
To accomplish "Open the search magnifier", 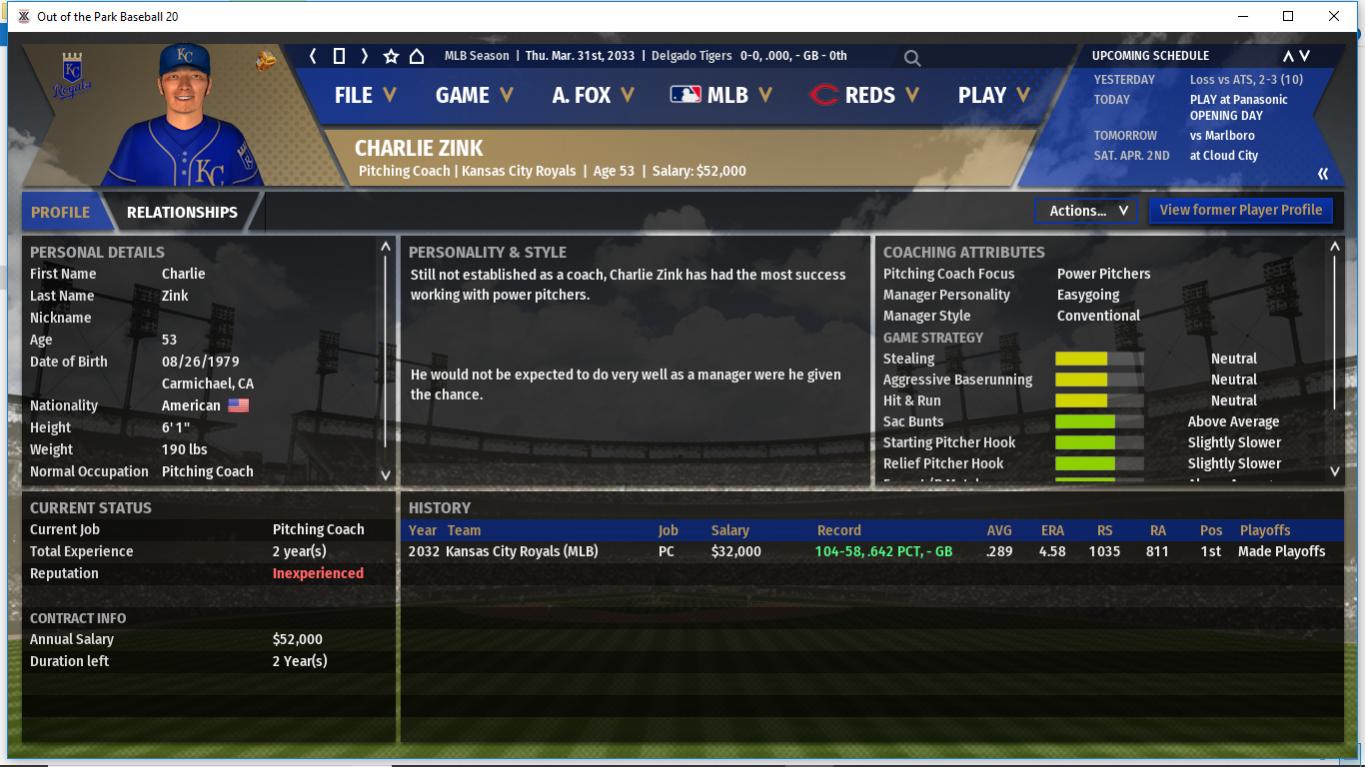I will [x=912, y=58].
